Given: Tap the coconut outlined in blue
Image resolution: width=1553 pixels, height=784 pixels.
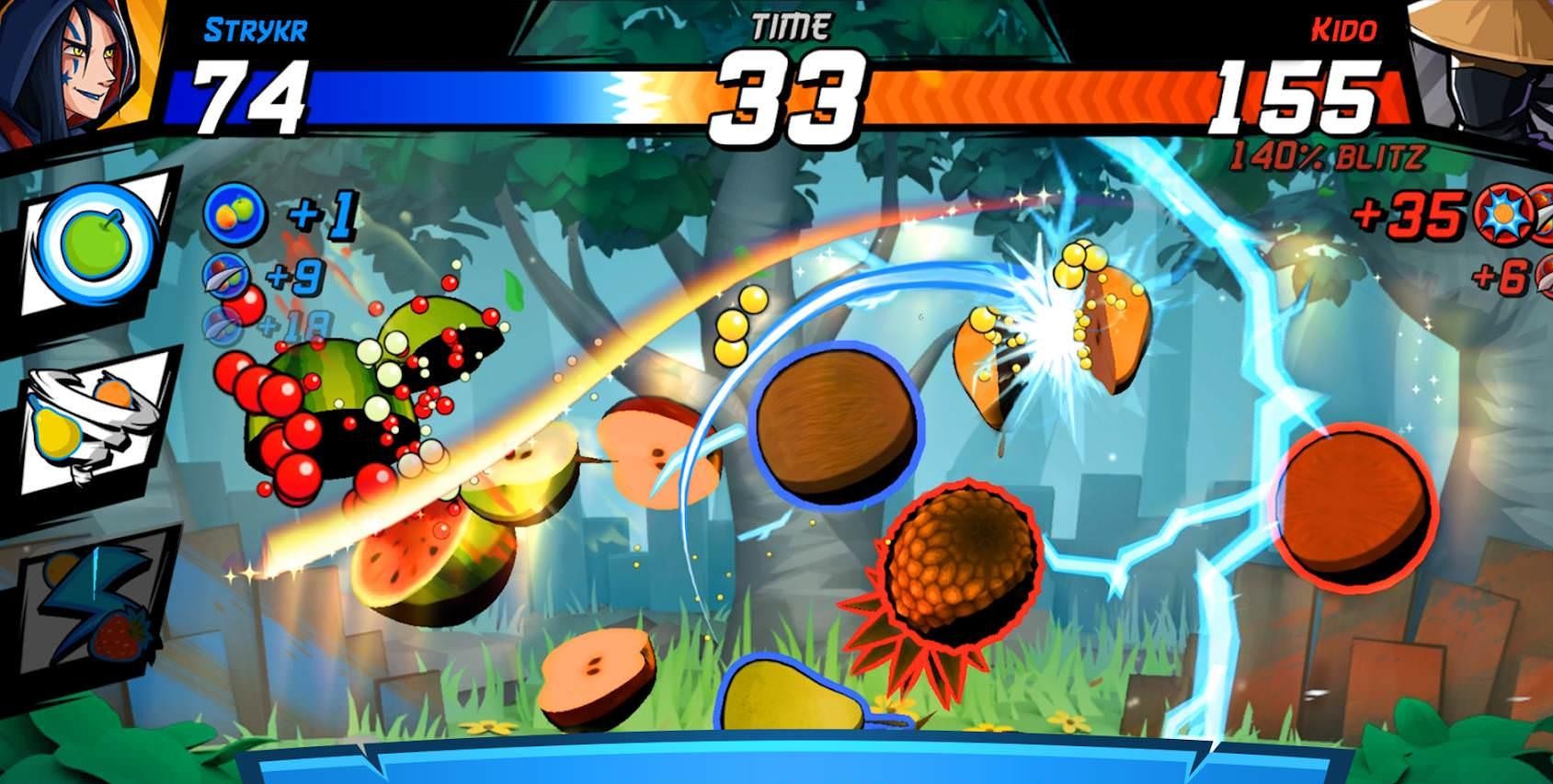Looking at the screenshot, I should pos(837,423).
